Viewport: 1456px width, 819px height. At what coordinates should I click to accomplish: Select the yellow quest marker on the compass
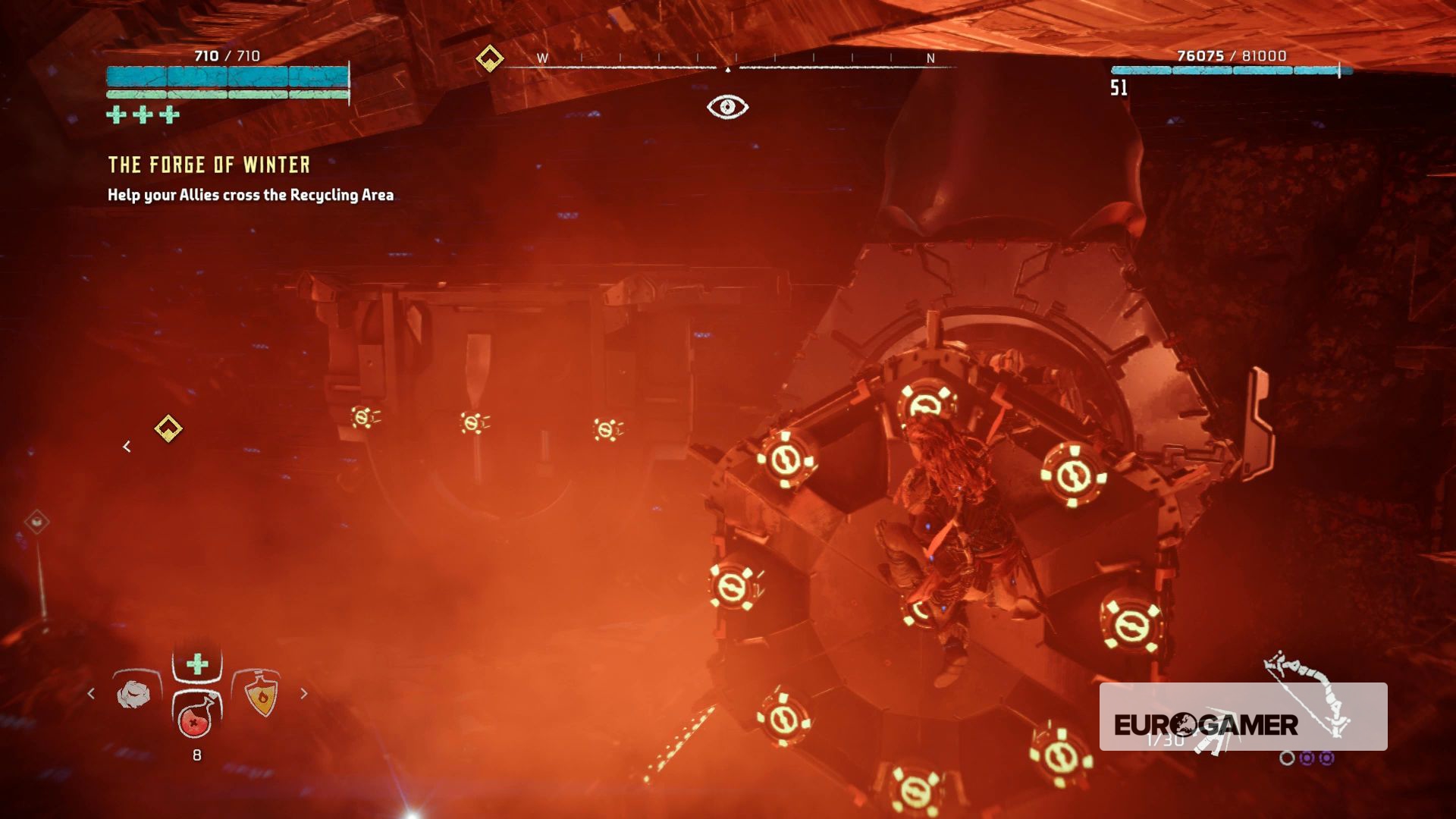(490, 58)
